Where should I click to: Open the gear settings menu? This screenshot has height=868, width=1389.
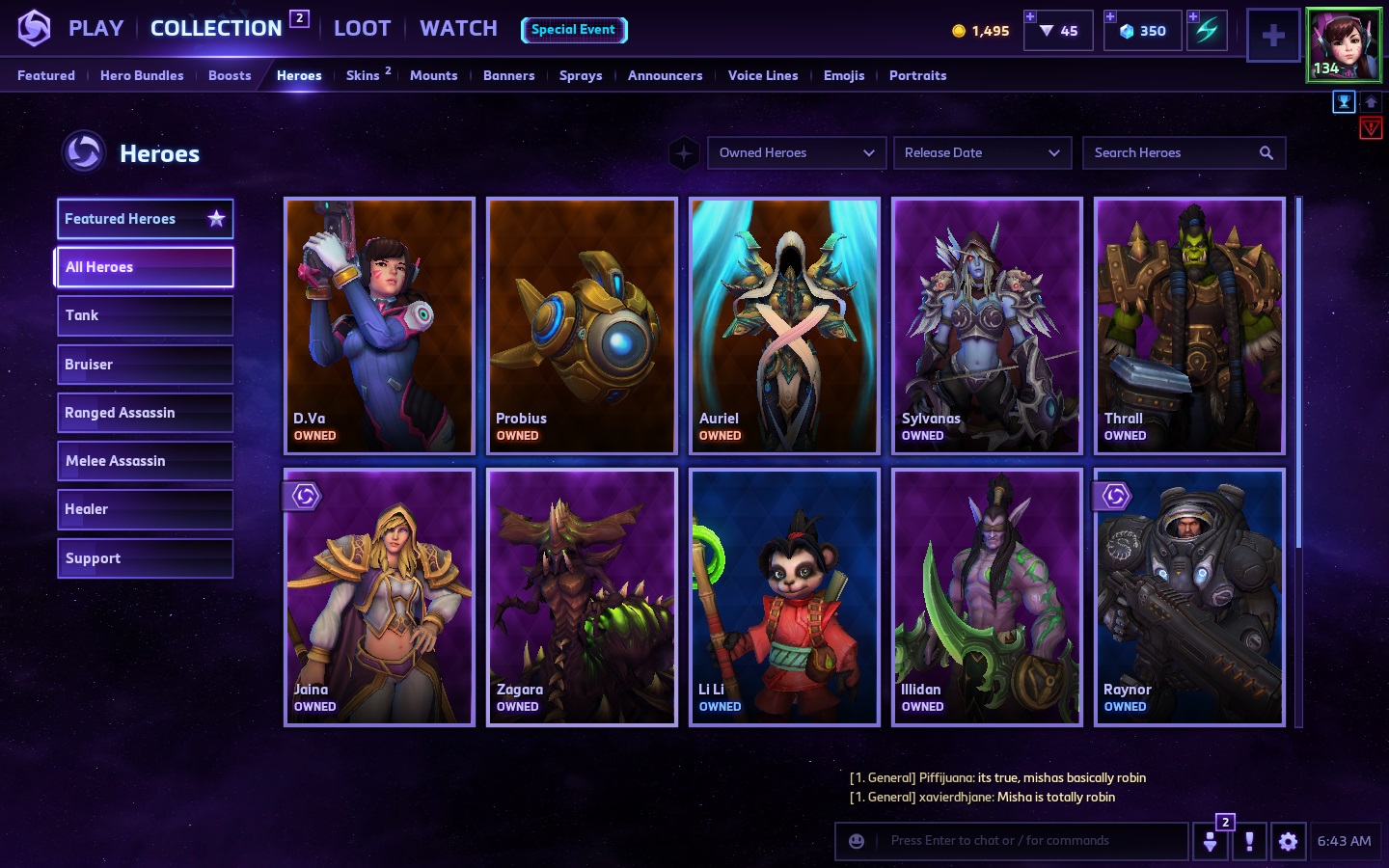(x=1288, y=841)
